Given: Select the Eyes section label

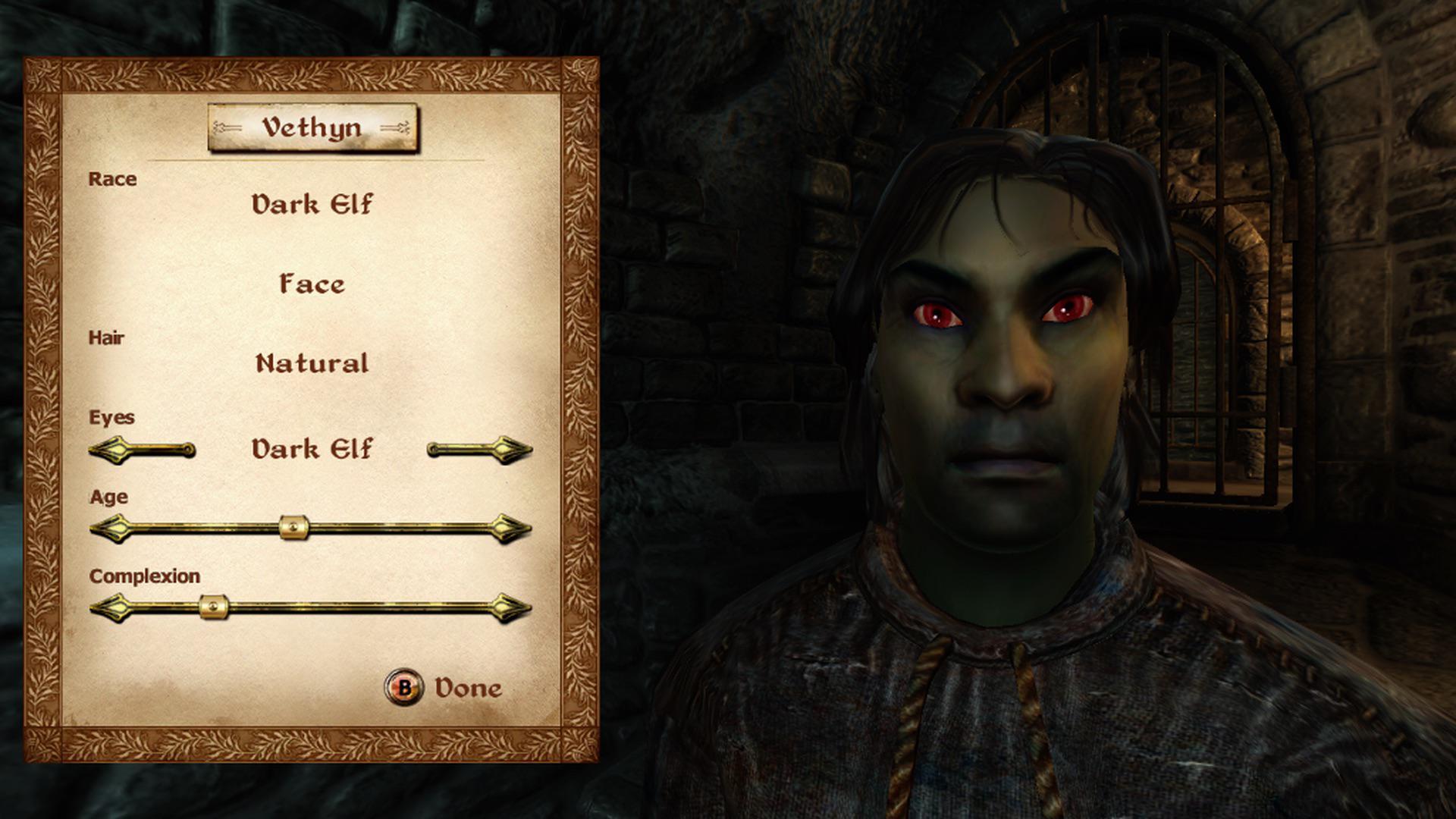Looking at the screenshot, I should [112, 417].
